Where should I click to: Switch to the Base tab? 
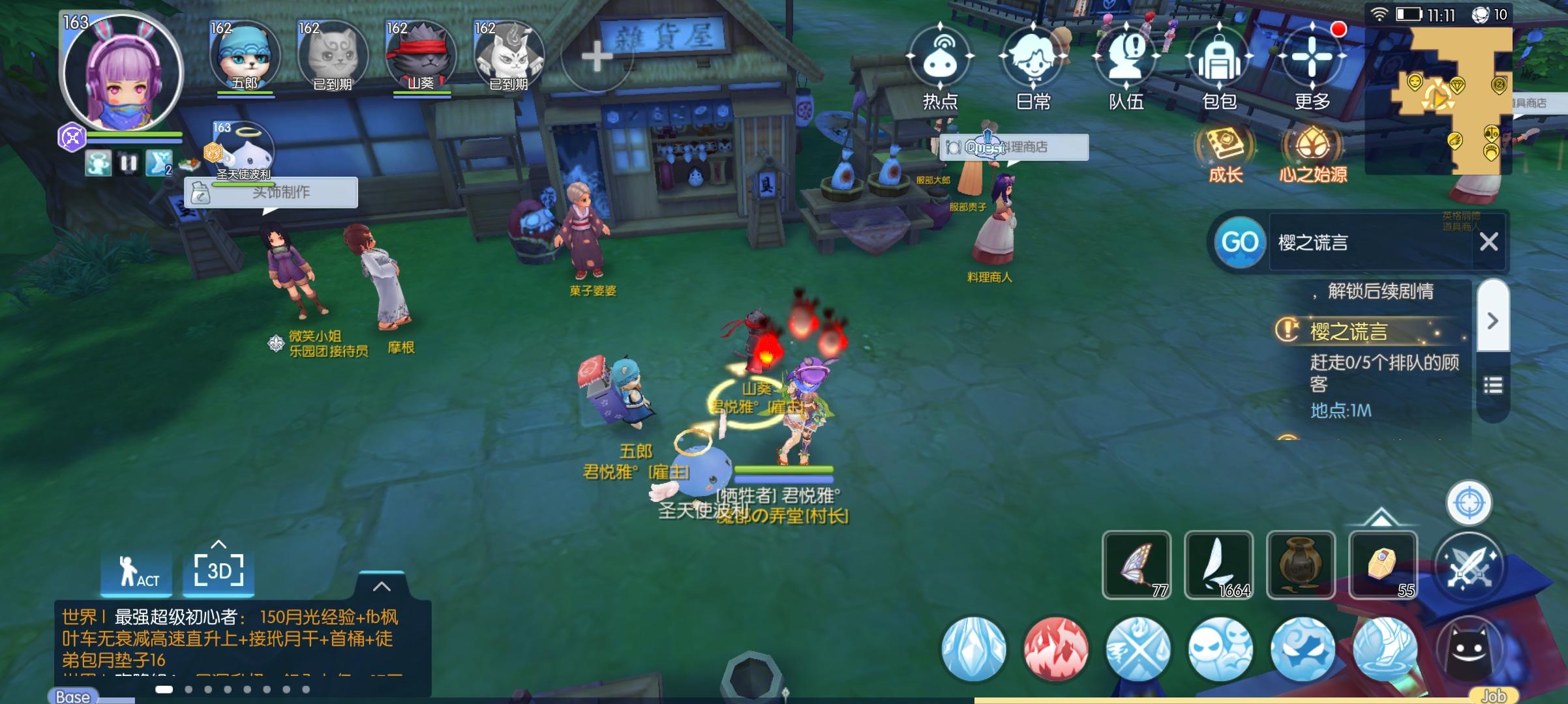pyautogui.click(x=72, y=696)
